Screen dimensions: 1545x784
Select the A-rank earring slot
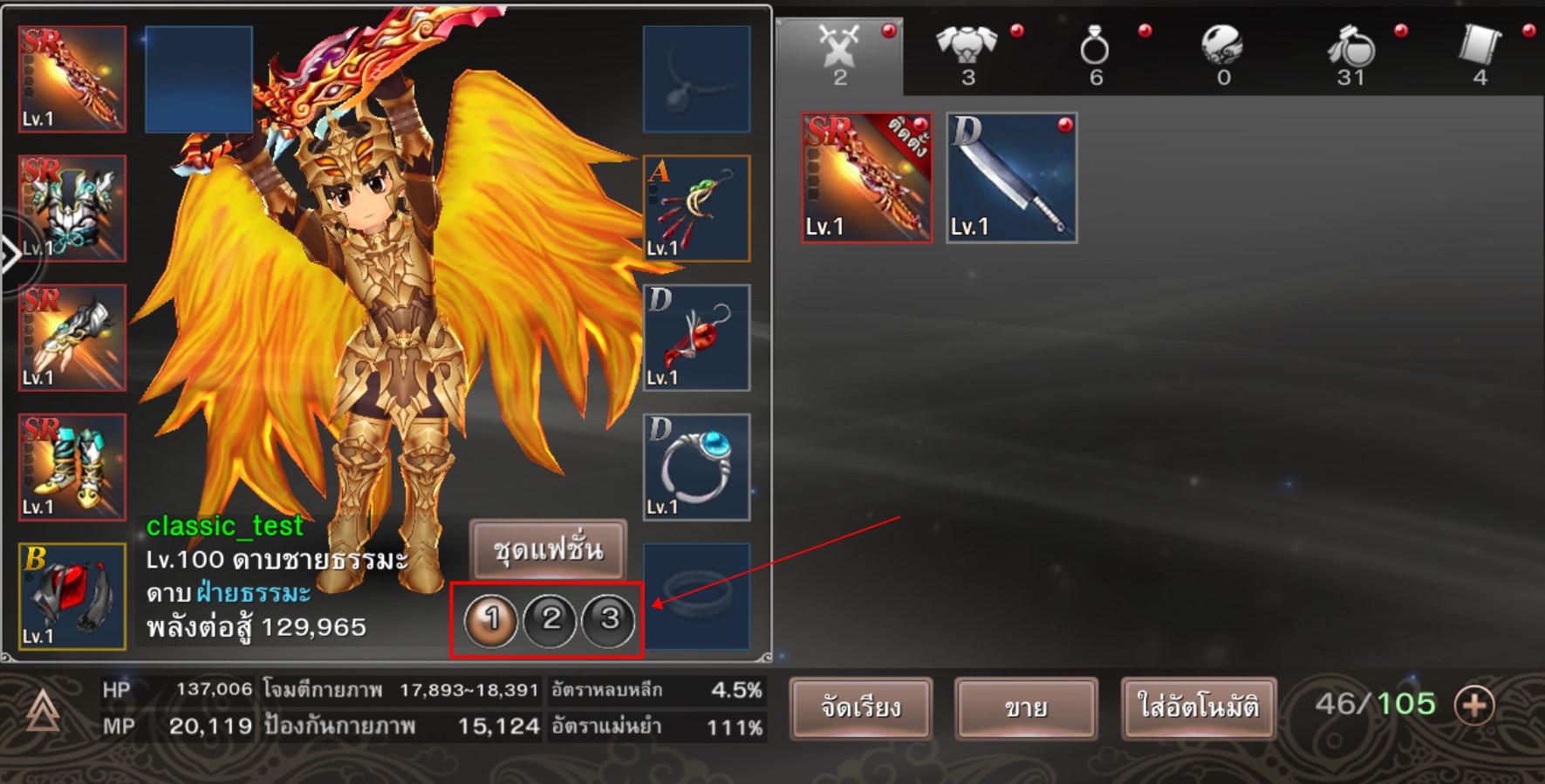(x=696, y=208)
